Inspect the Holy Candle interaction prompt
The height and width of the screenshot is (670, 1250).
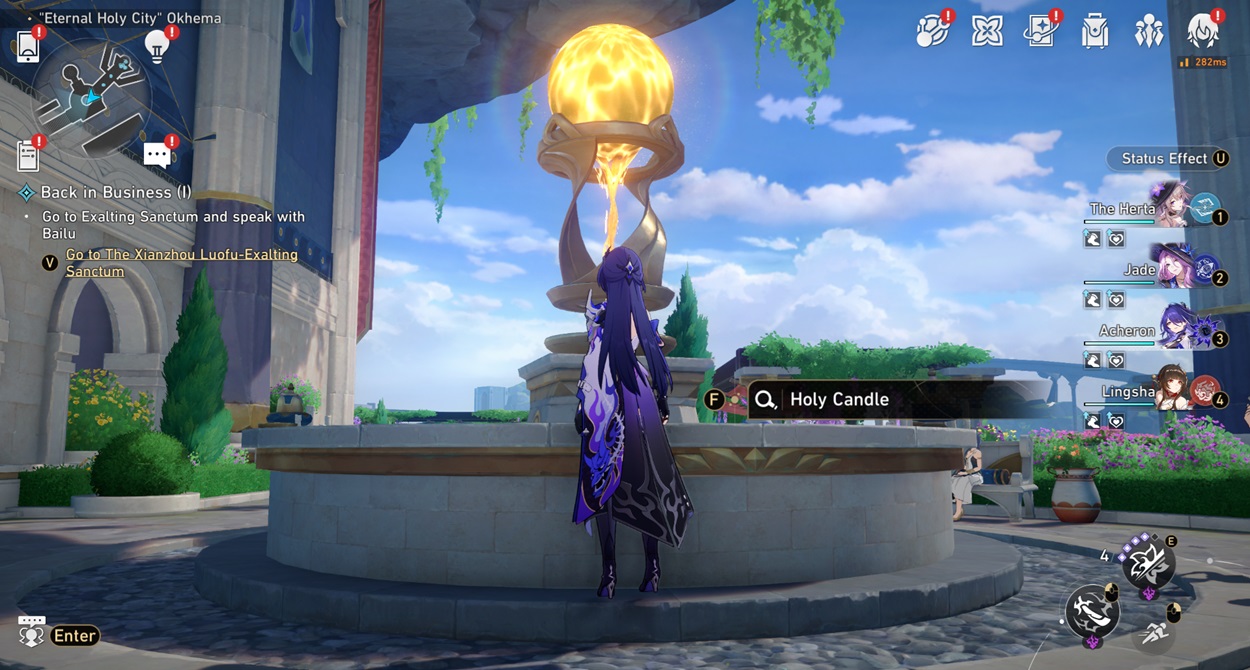(838, 399)
